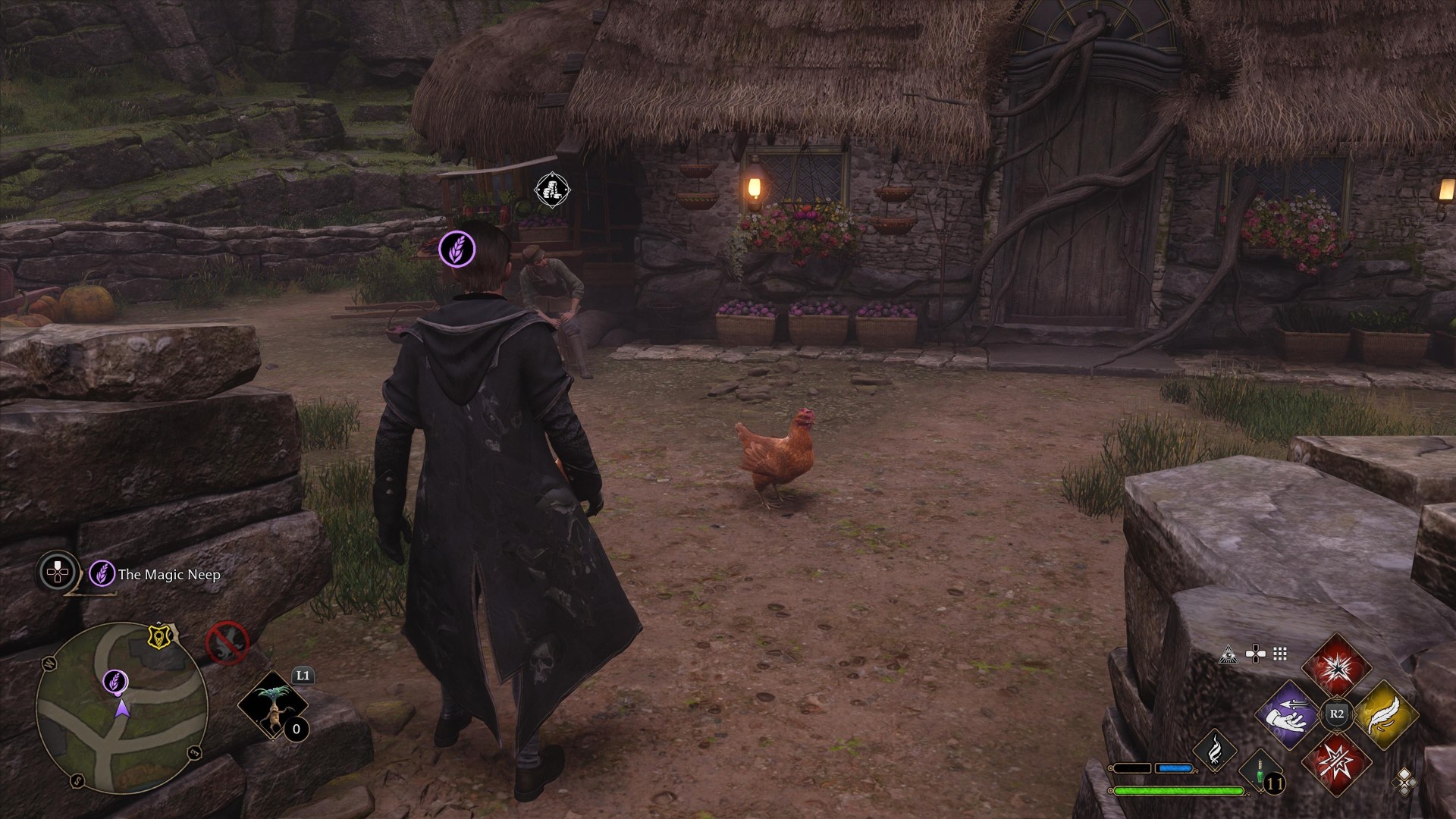Click the Ancient Magic flame meter icon
Screen dimensions: 1456x819
pos(1215,752)
